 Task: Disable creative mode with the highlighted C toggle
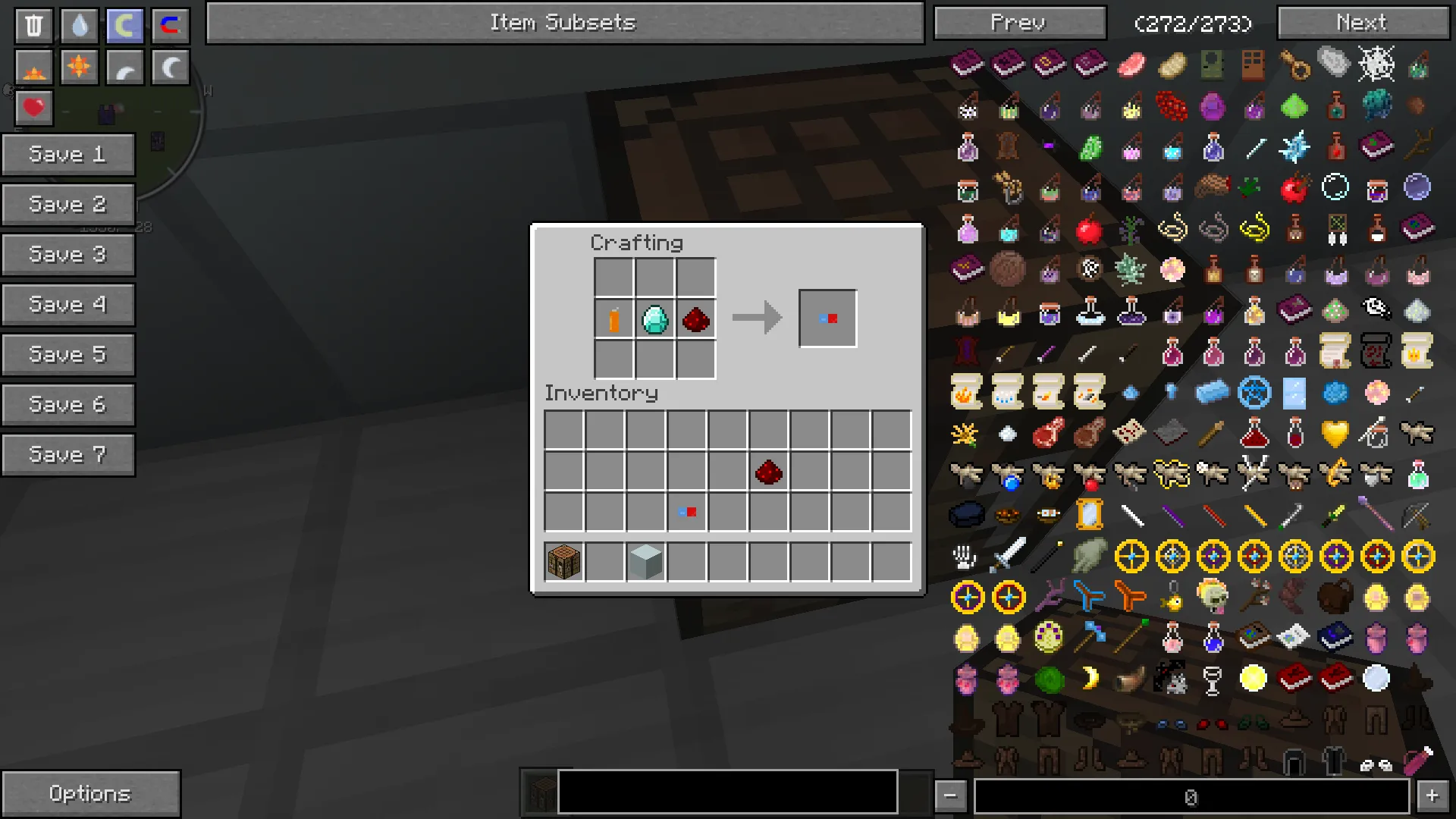(124, 25)
